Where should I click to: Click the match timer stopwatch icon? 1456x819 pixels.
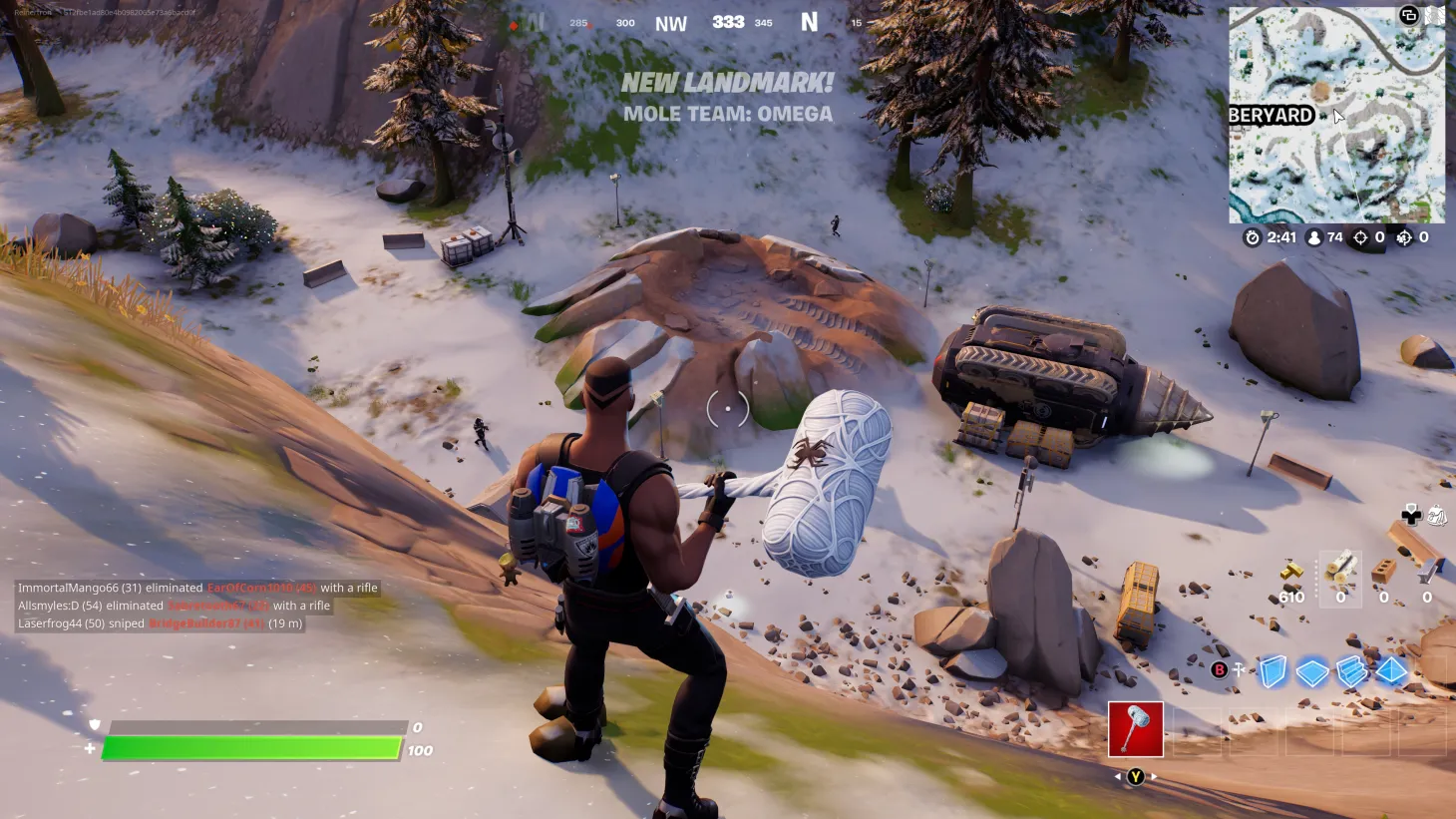(1254, 237)
